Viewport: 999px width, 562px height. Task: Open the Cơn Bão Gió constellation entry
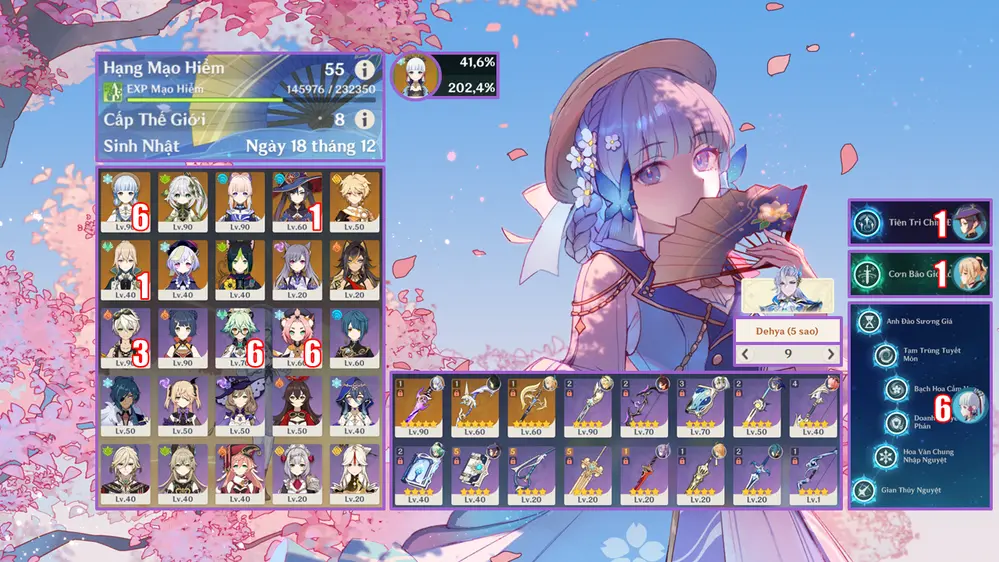point(919,274)
